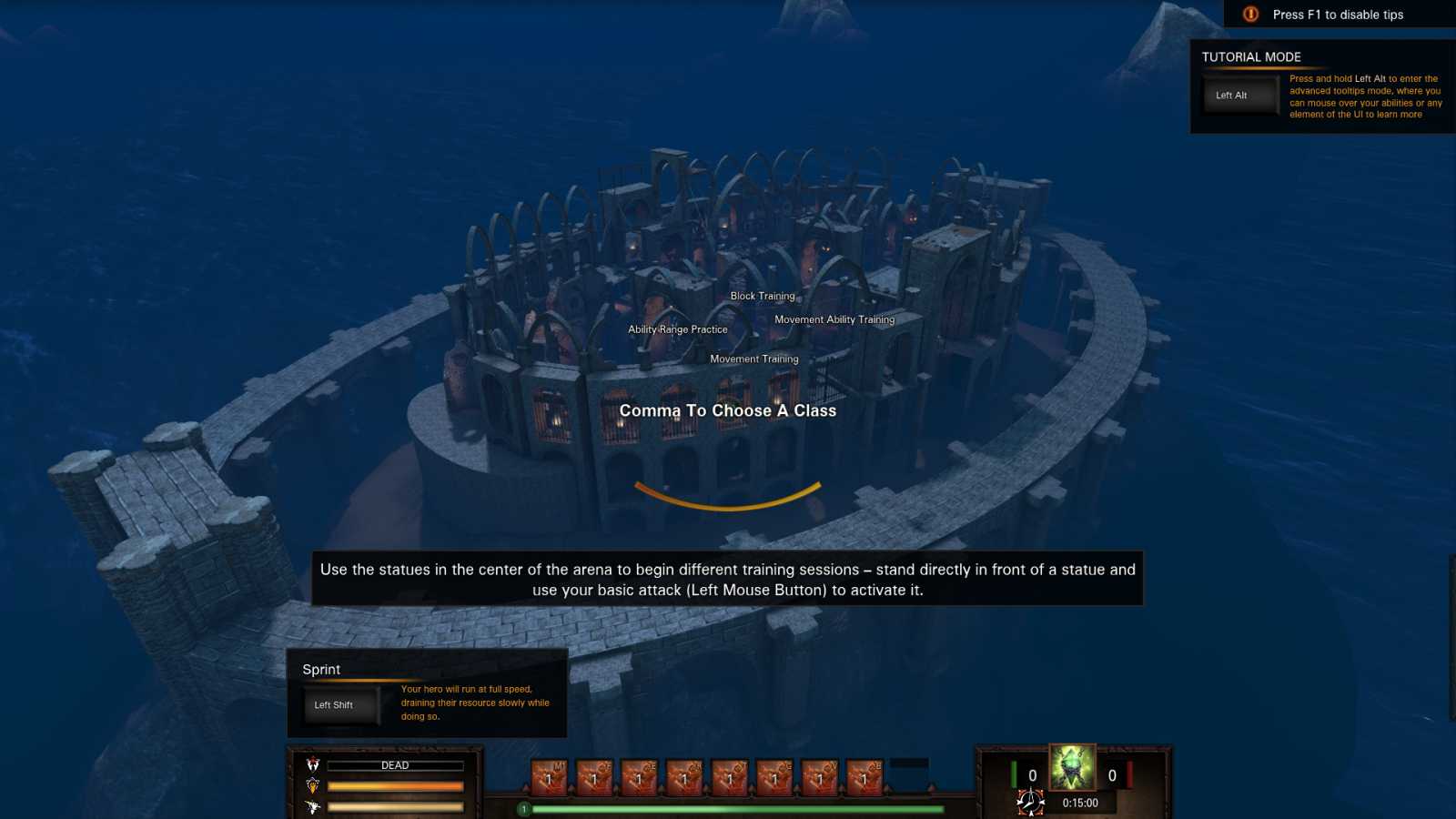Click the green crystal emblem on the scoreboard
This screenshot has width=1456, height=819.
tap(1072, 767)
